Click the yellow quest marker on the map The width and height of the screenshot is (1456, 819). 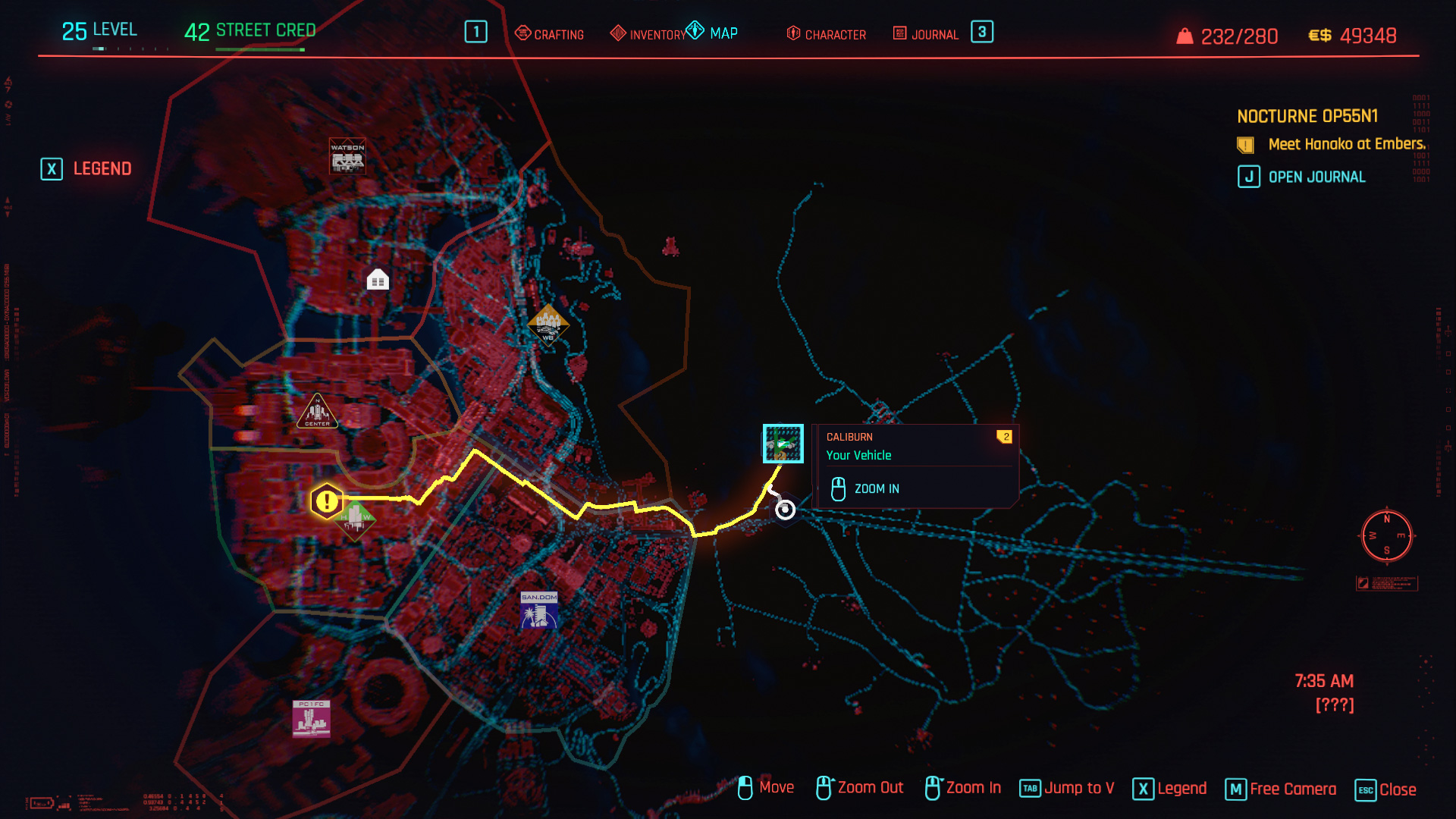tap(325, 499)
